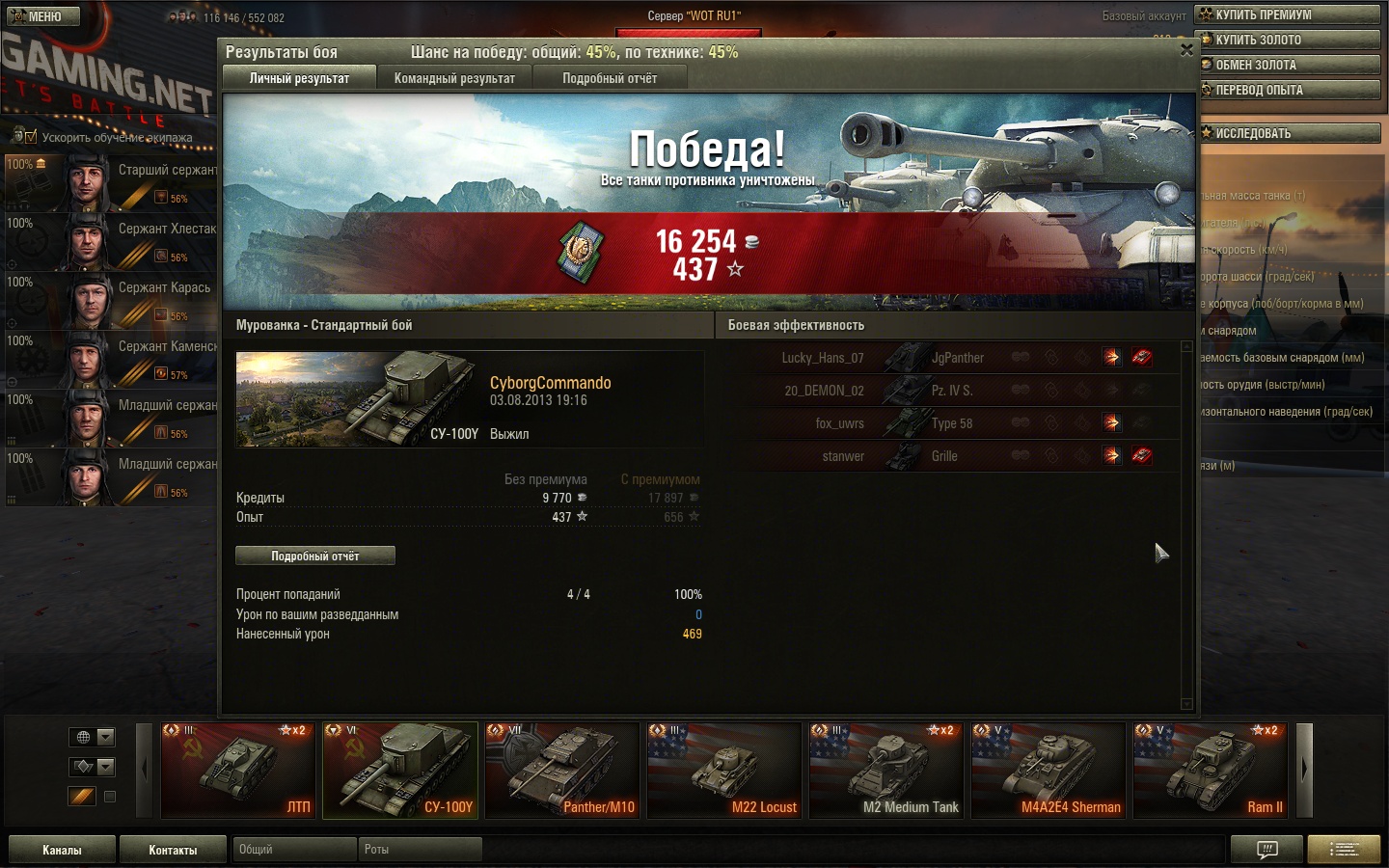Toggle accelerate crew training checkbox
Screen dimensions: 1389x868
tap(31, 137)
